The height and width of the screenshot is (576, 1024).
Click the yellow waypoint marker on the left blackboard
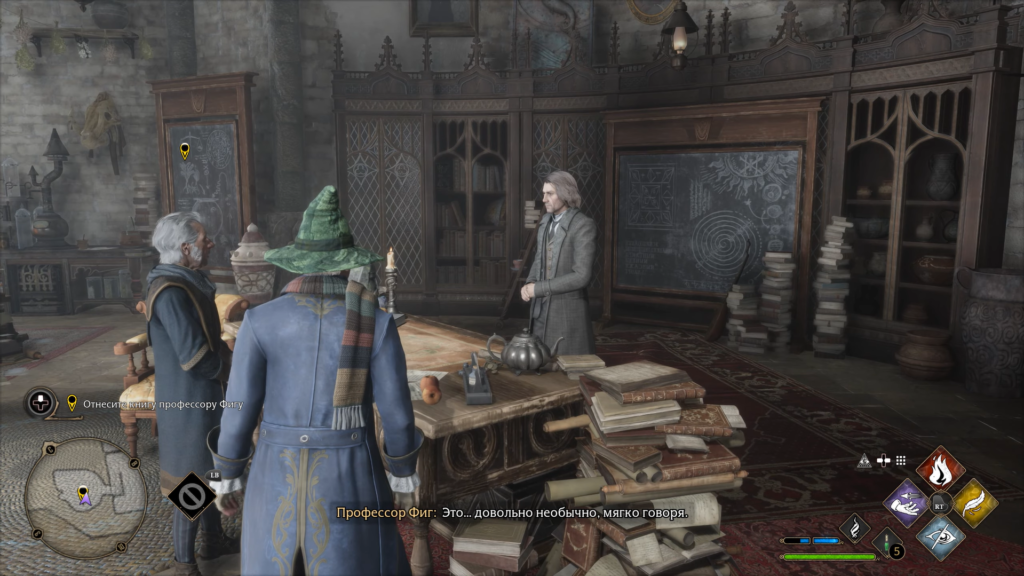pyautogui.click(x=185, y=151)
